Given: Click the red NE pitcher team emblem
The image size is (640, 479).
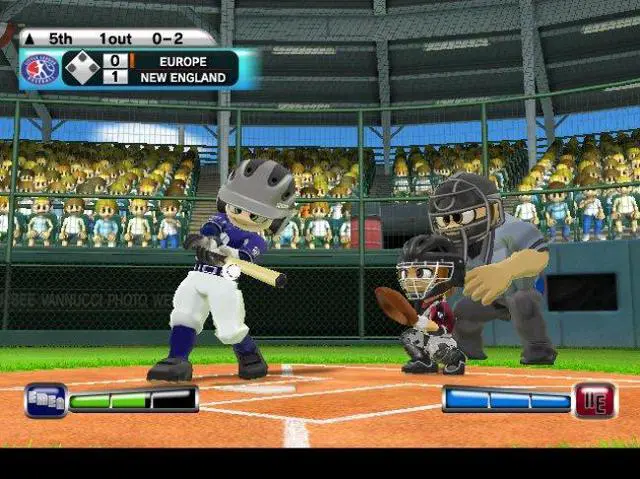Looking at the screenshot, I should [x=595, y=400].
